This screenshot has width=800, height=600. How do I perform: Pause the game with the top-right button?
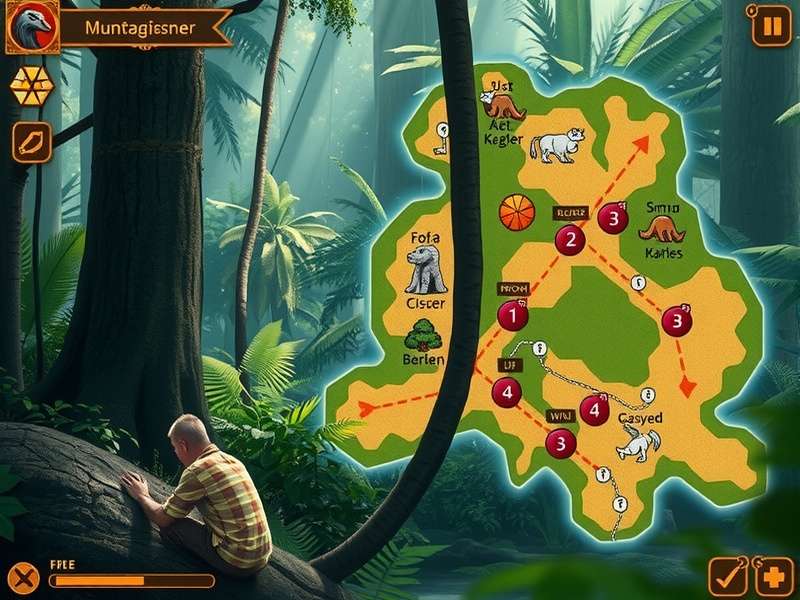(771, 25)
